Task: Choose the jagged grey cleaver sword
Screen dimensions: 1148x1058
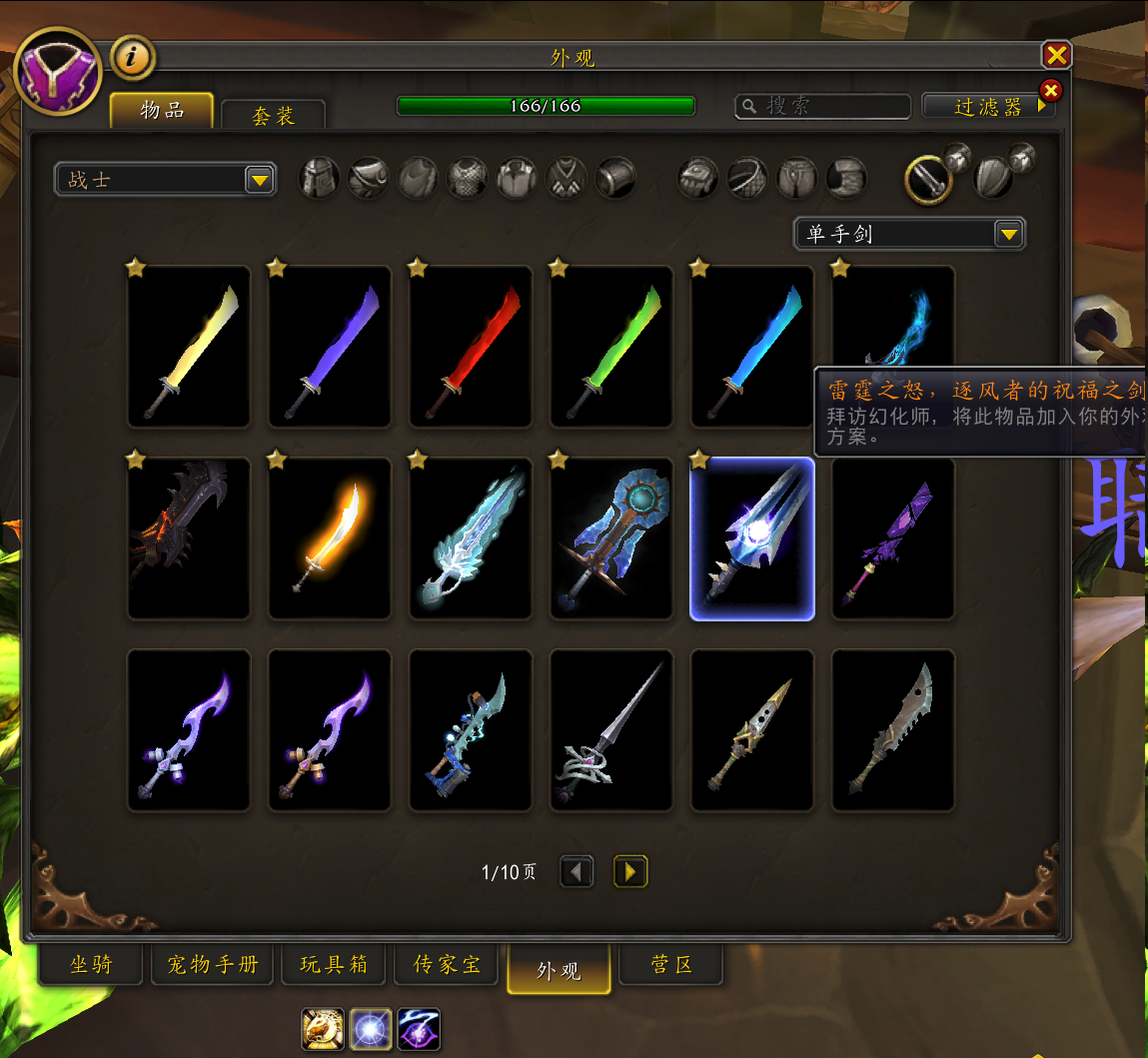Action: point(893,730)
